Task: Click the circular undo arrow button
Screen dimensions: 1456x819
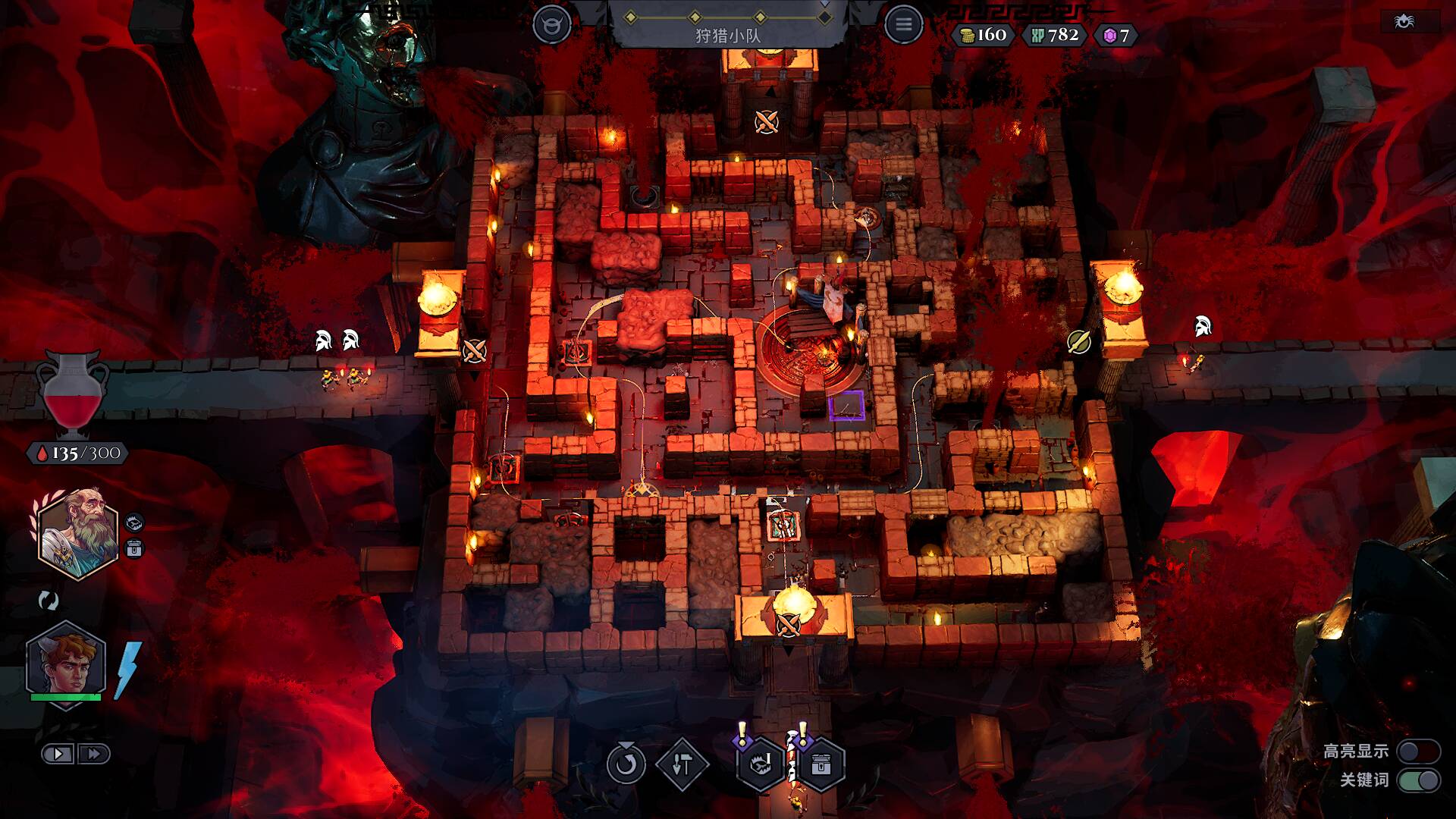Action: [626, 764]
